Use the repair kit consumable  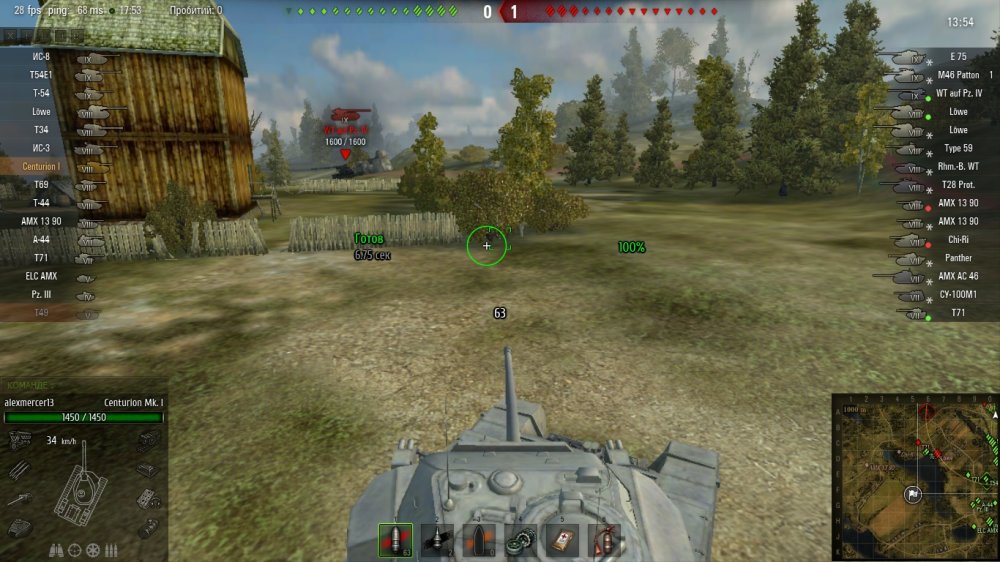520,540
